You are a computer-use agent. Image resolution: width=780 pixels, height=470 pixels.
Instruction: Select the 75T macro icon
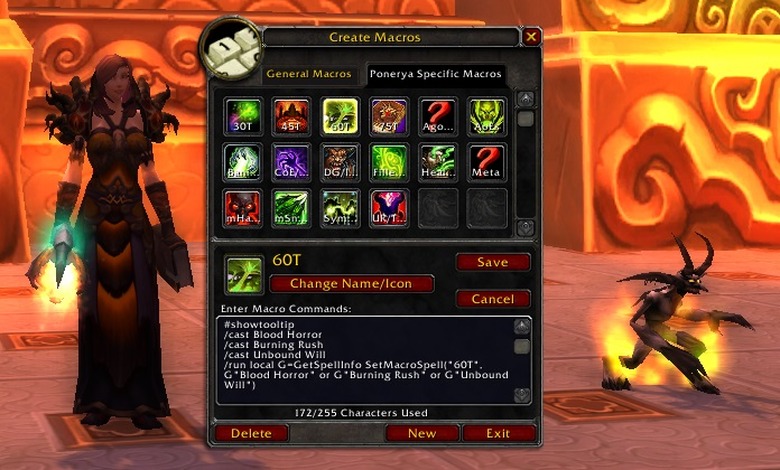coord(388,116)
